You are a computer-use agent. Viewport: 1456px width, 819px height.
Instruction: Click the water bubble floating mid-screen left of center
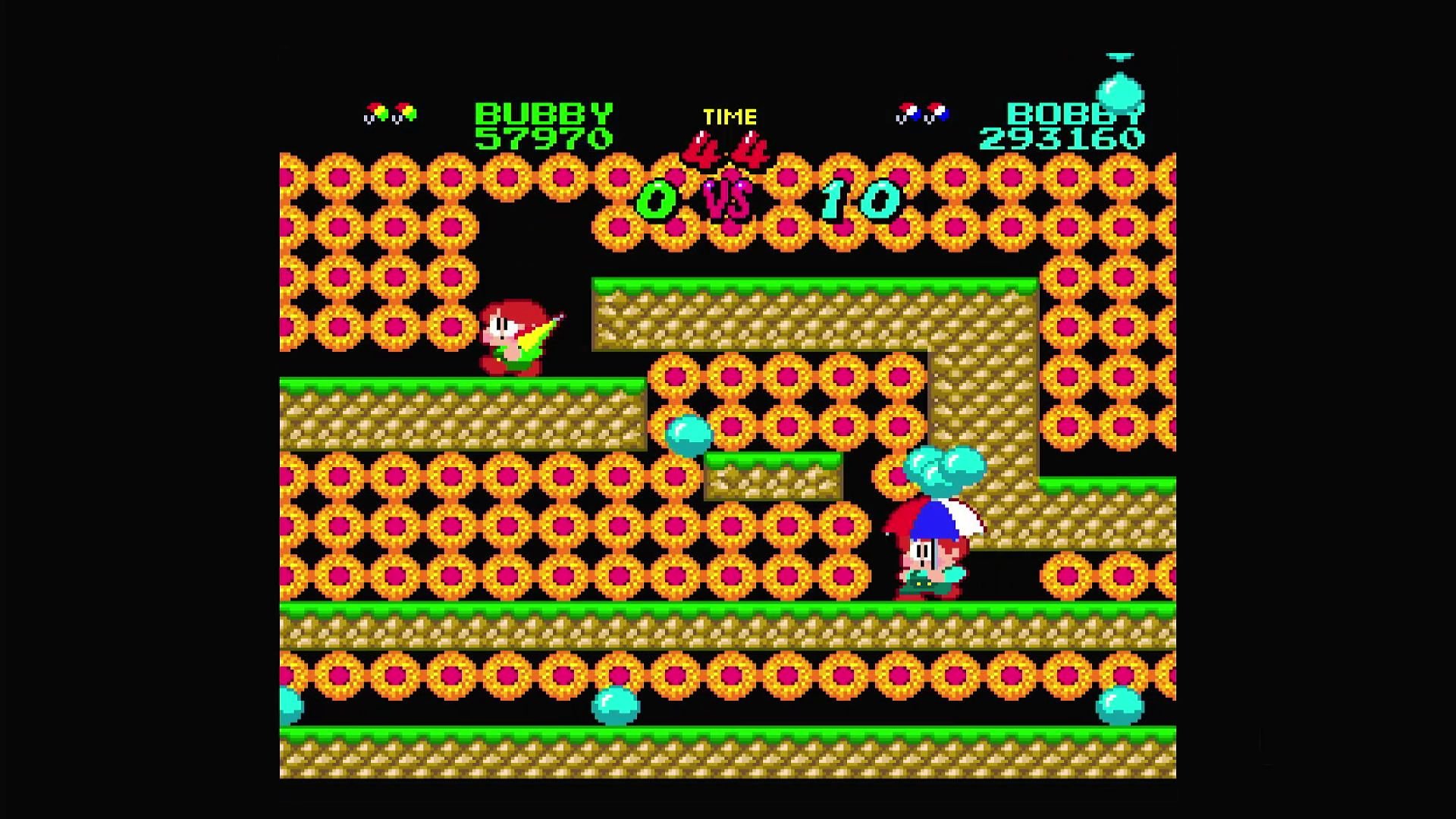point(687,434)
